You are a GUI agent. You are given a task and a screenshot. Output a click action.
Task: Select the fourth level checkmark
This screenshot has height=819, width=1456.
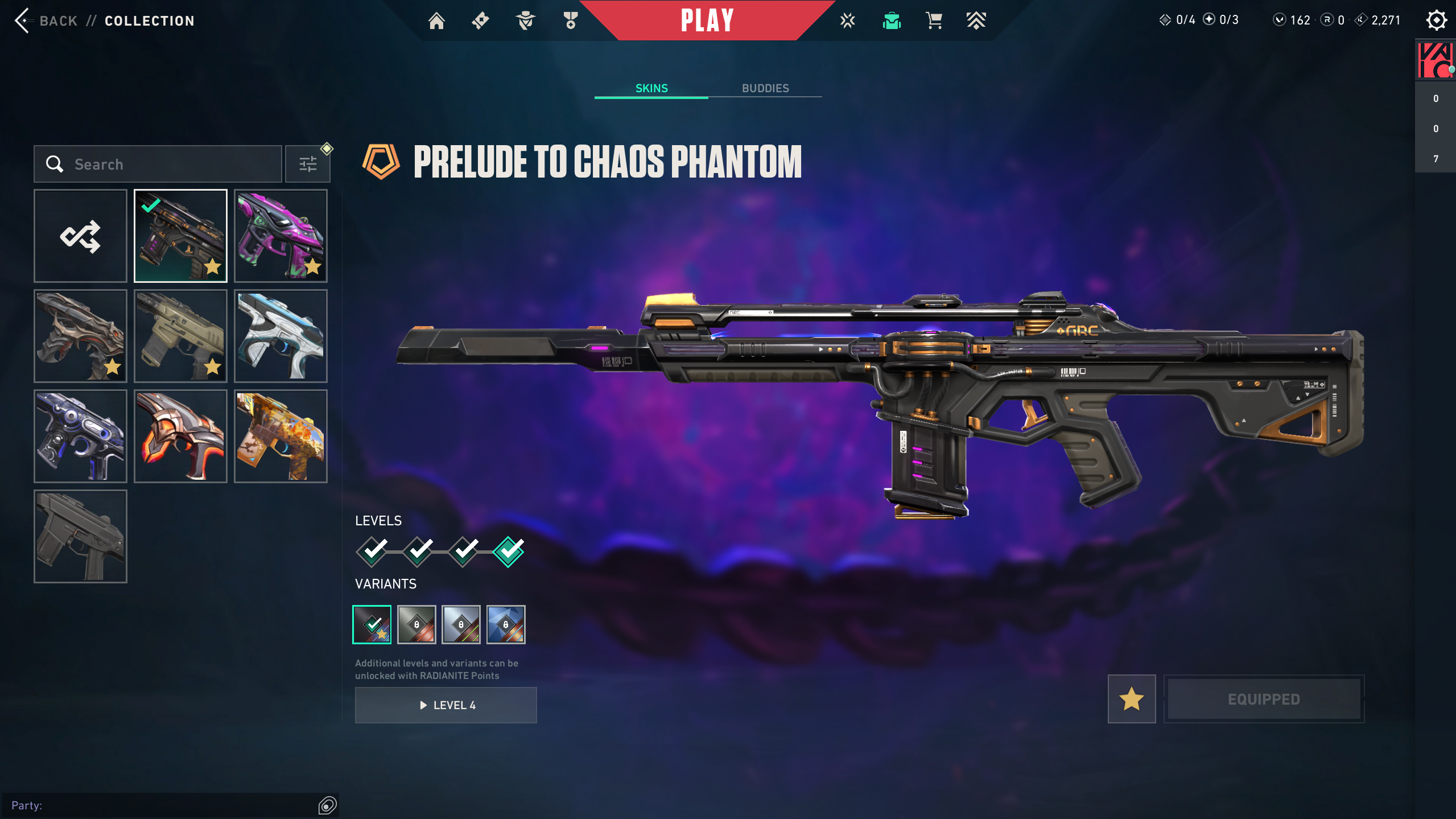(x=508, y=551)
